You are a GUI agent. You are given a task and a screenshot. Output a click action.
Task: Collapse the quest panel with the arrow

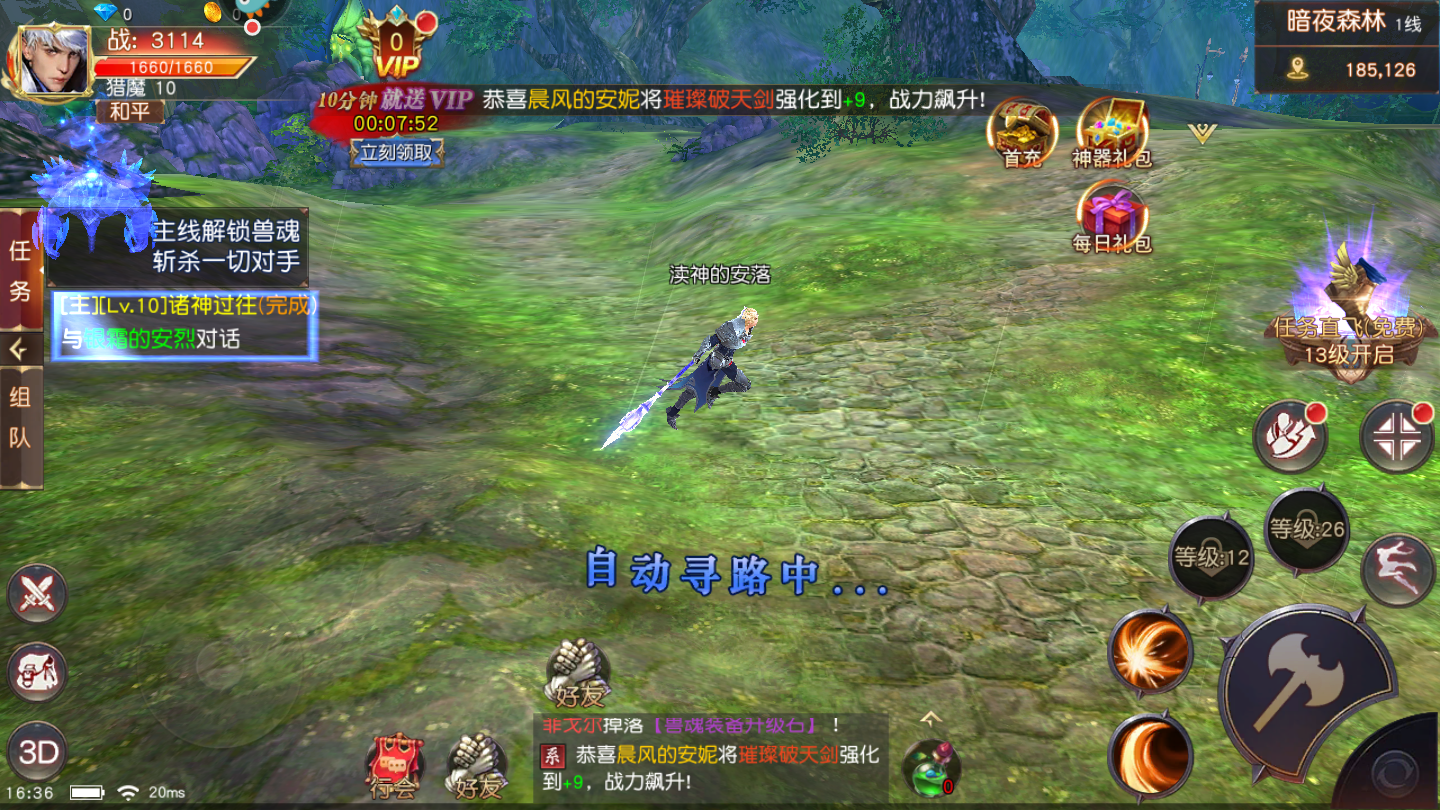(20, 349)
